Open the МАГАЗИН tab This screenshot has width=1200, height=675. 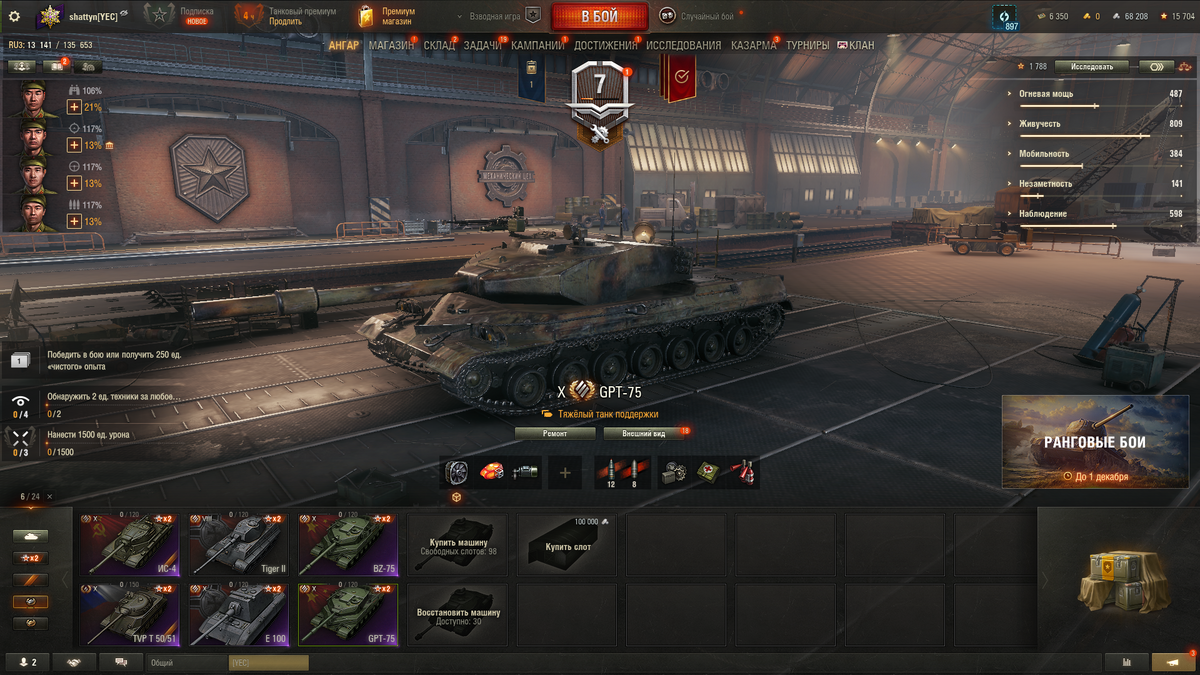[391, 45]
